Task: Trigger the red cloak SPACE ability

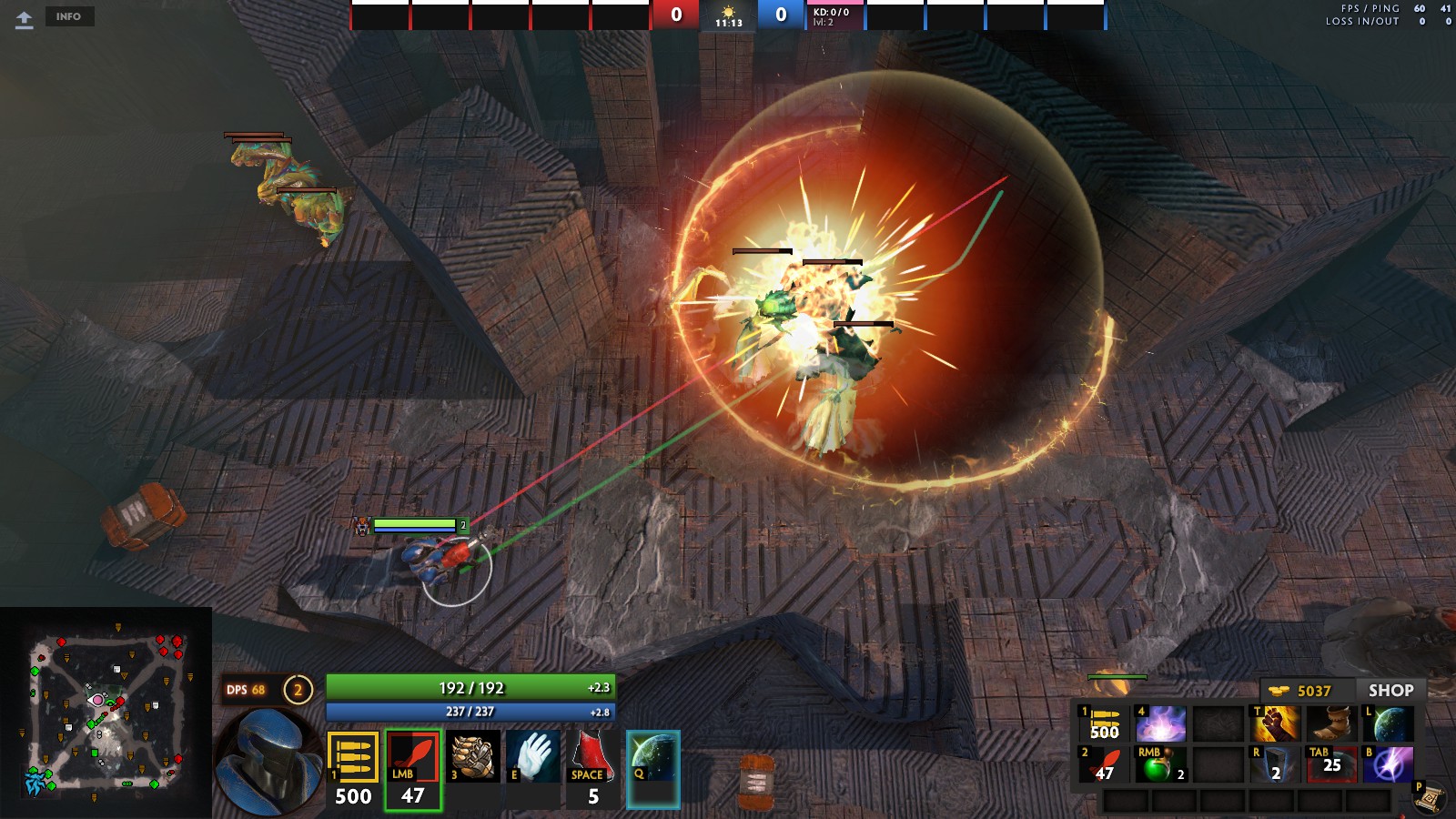Action: coord(592,757)
